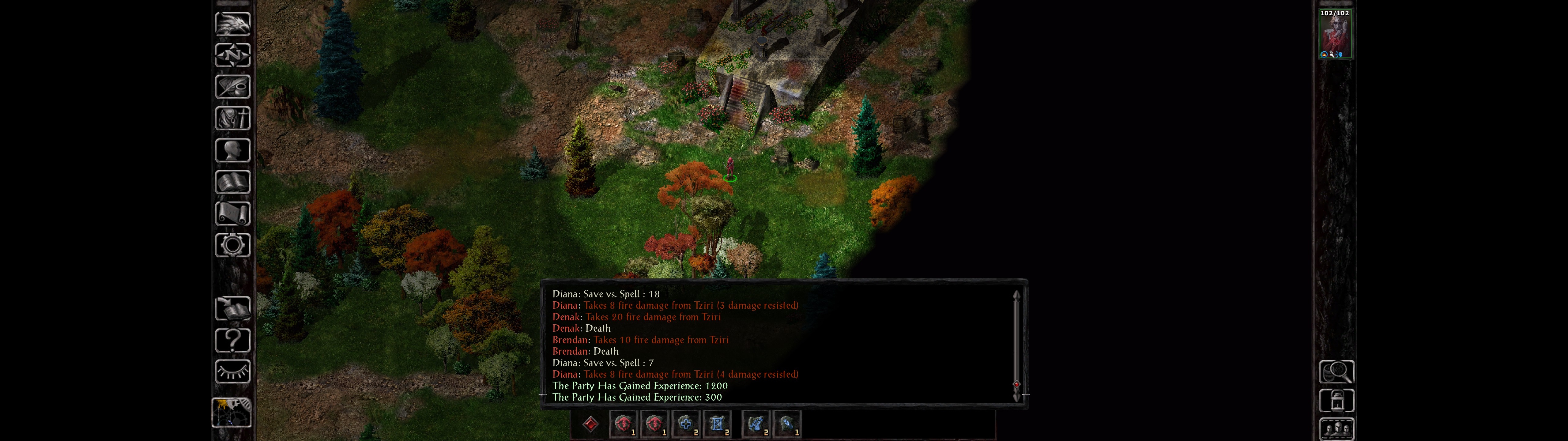Click the clock icon at sidebar bottom

point(231,413)
